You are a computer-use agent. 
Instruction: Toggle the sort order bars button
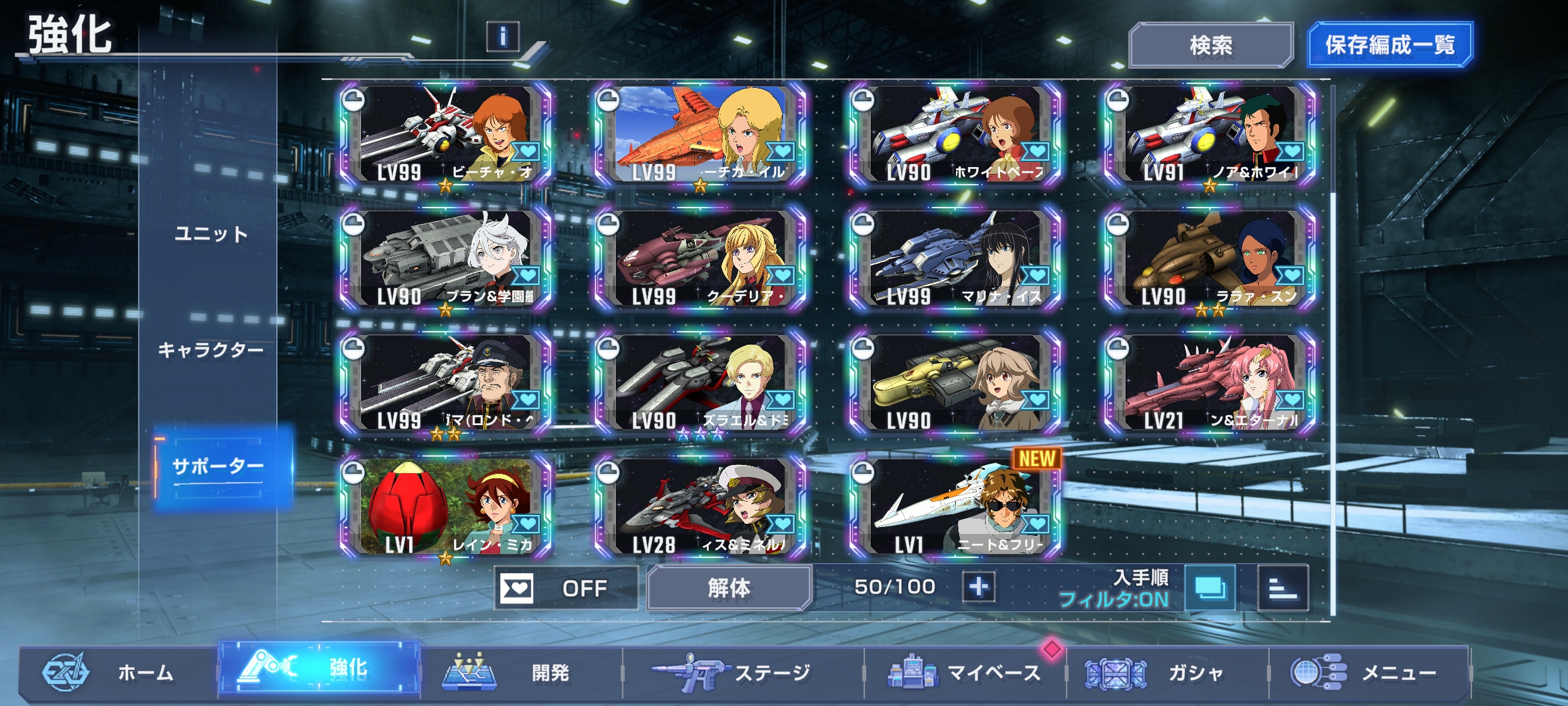[1283, 588]
